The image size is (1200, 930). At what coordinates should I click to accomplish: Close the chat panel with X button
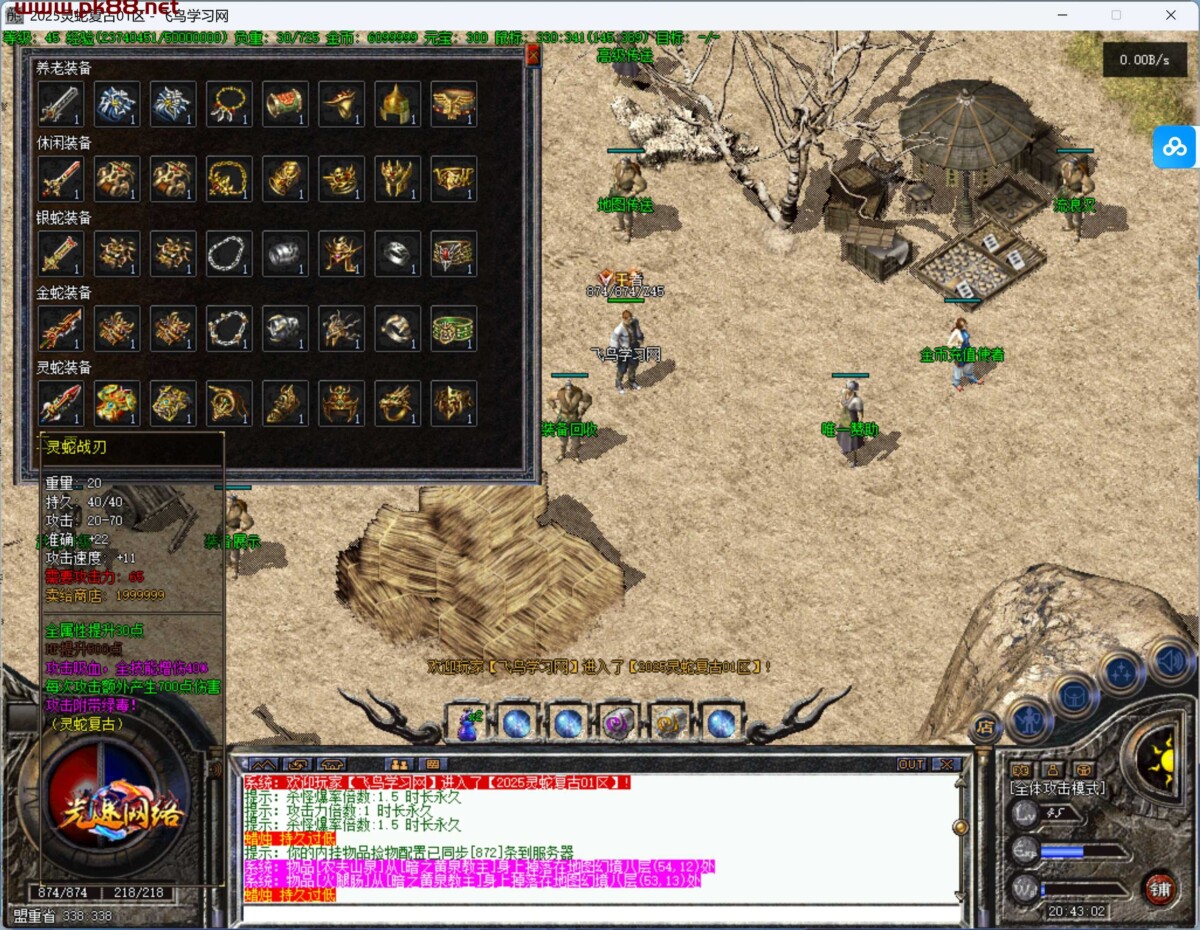[x=945, y=764]
